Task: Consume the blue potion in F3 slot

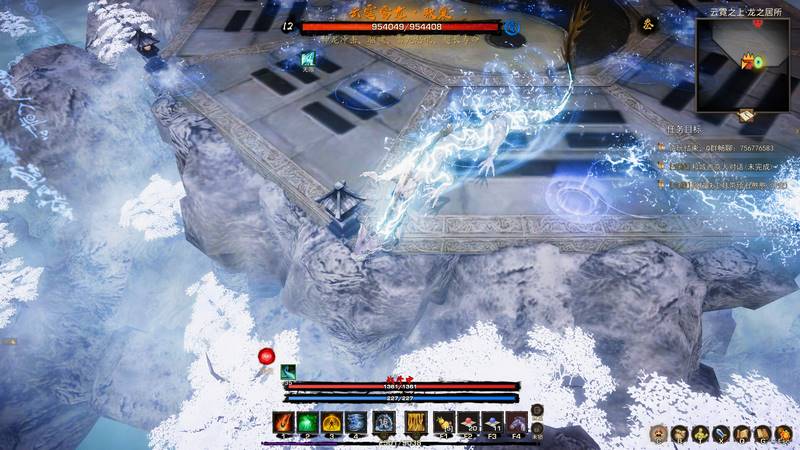Action: coord(492,421)
